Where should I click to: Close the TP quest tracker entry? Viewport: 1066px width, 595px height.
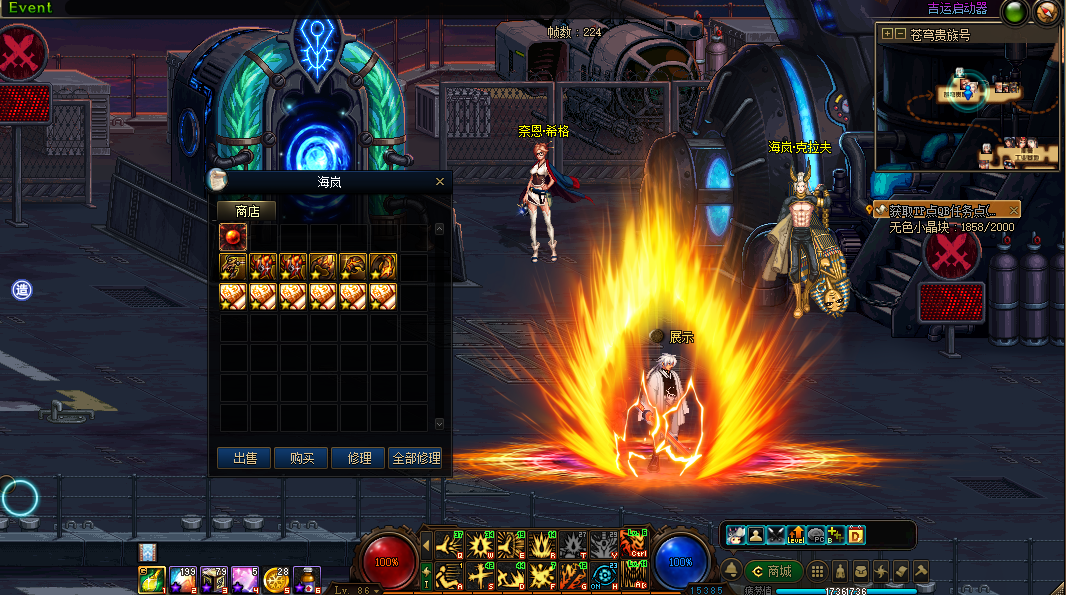coord(1013,210)
